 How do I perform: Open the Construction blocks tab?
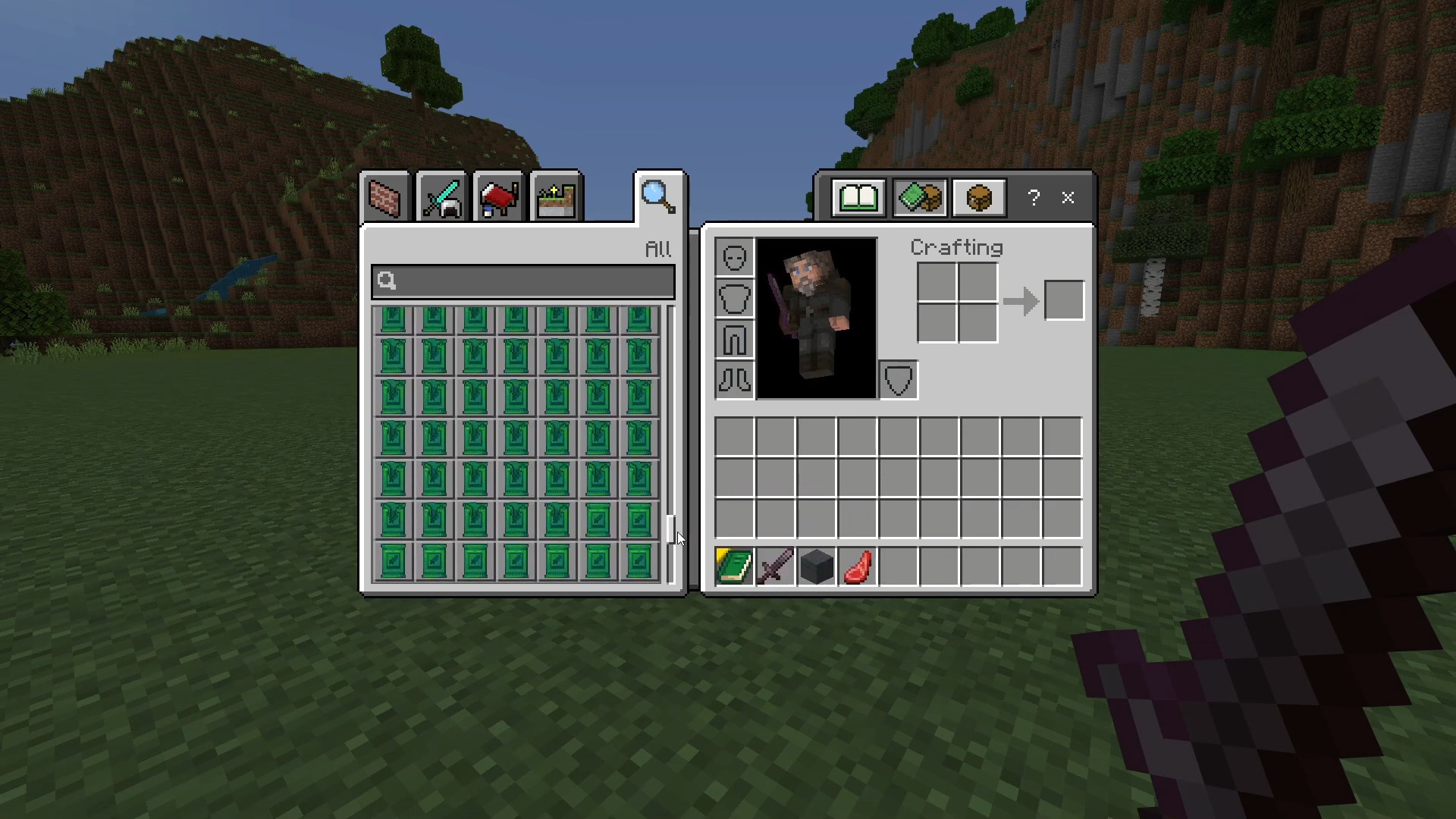click(384, 197)
